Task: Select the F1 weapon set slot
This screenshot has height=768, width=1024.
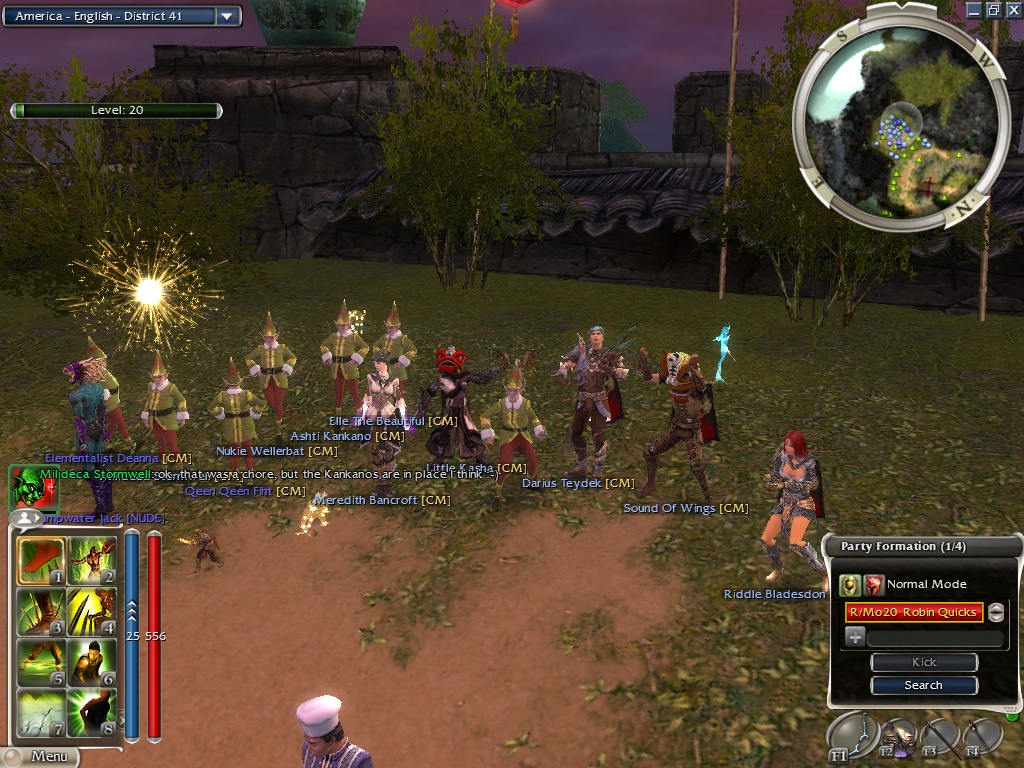Action: [x=848, y=737]
